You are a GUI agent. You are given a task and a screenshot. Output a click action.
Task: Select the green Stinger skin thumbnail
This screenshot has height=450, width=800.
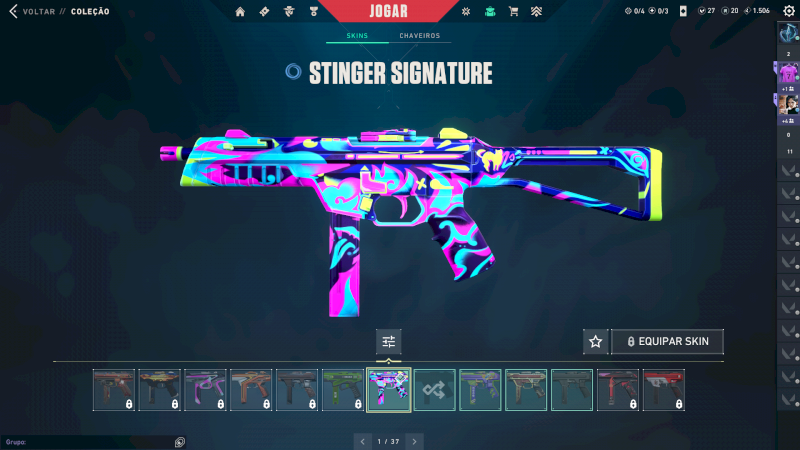pyautogui.click(x=343, y=390)
